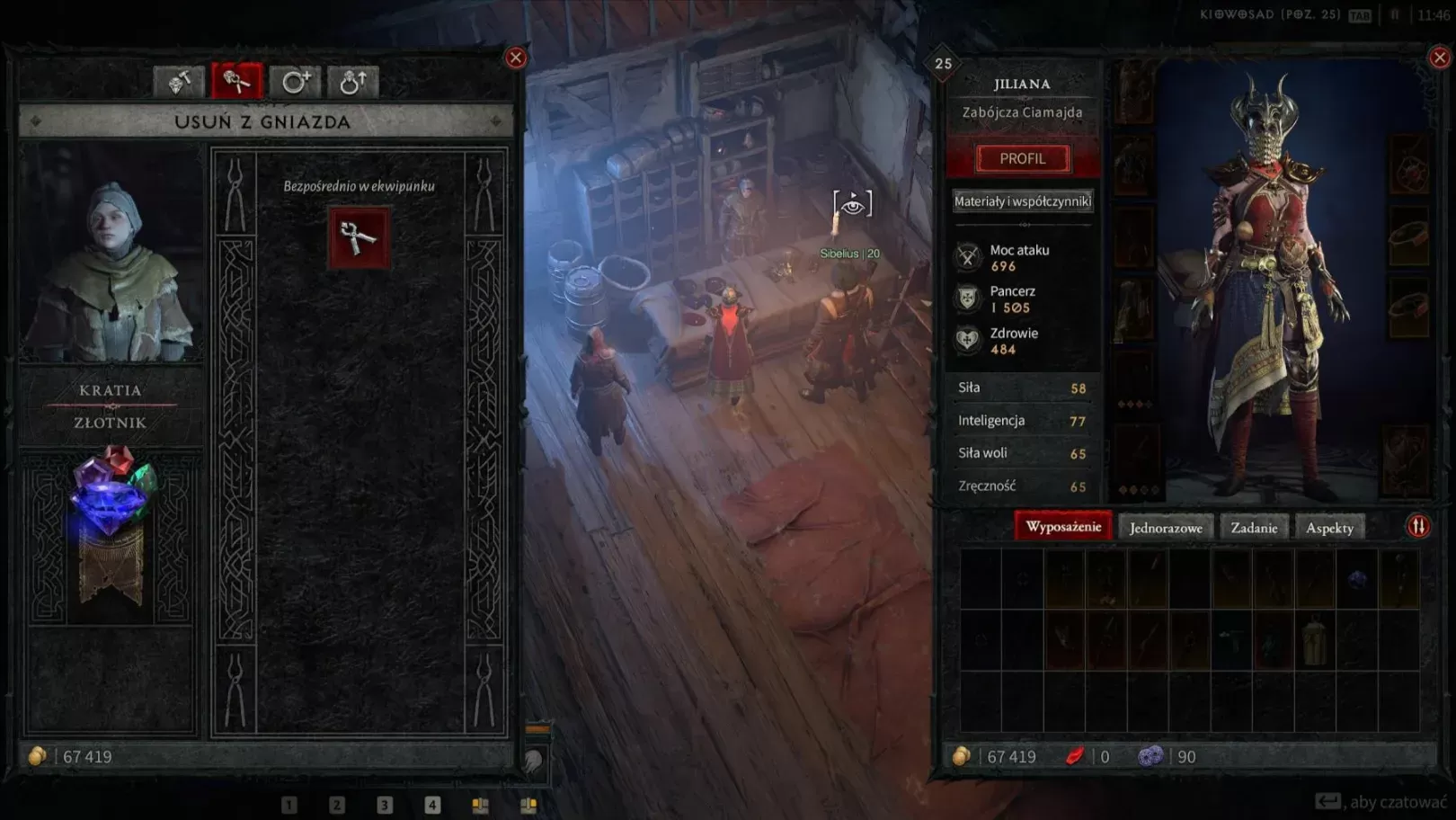Screen dimensions: 1456x820
Task: Switch to the gem crafting hammer tab
Action: (x=179, y=82)
